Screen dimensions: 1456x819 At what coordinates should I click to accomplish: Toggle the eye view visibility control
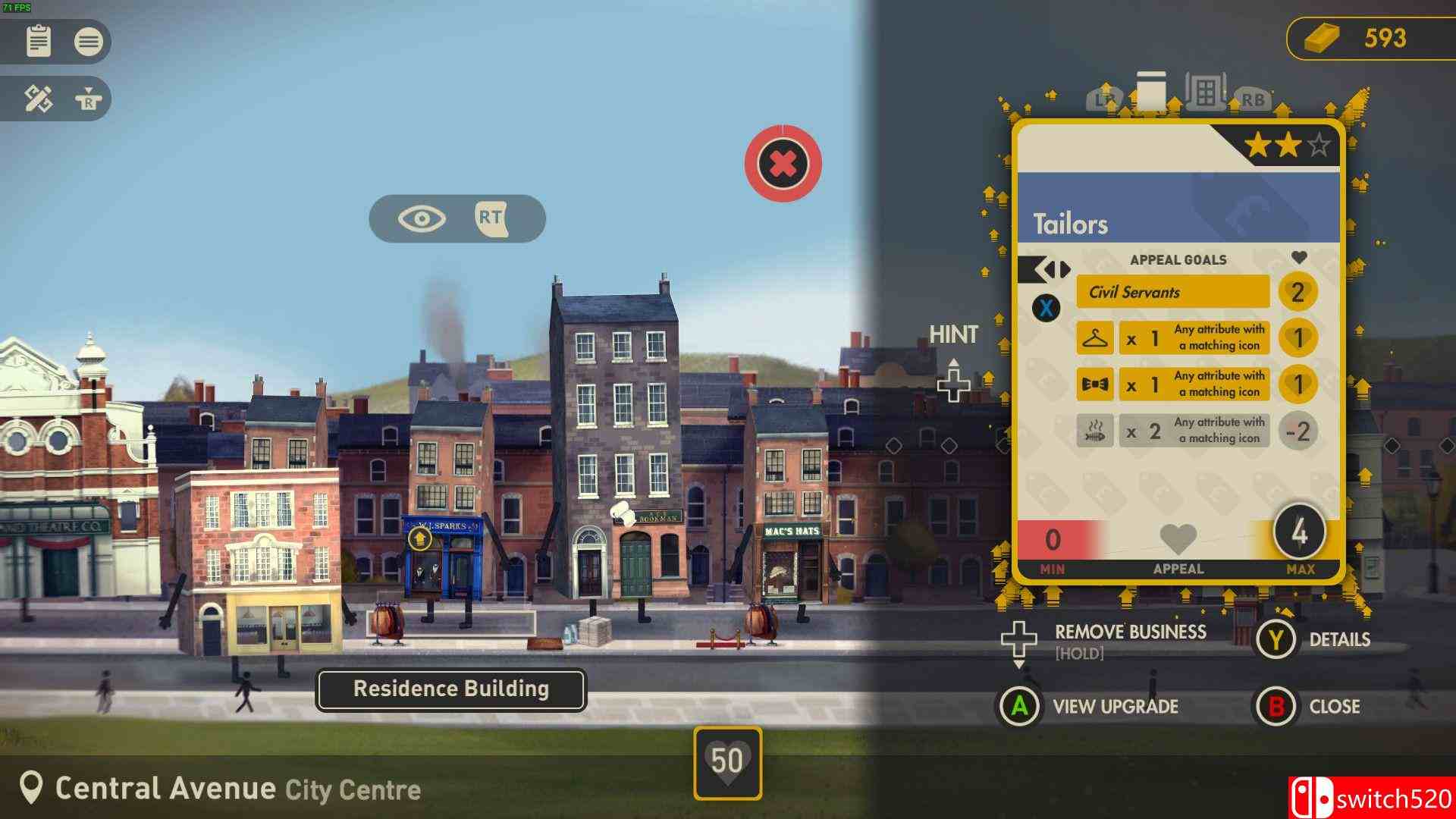[422, 219]
